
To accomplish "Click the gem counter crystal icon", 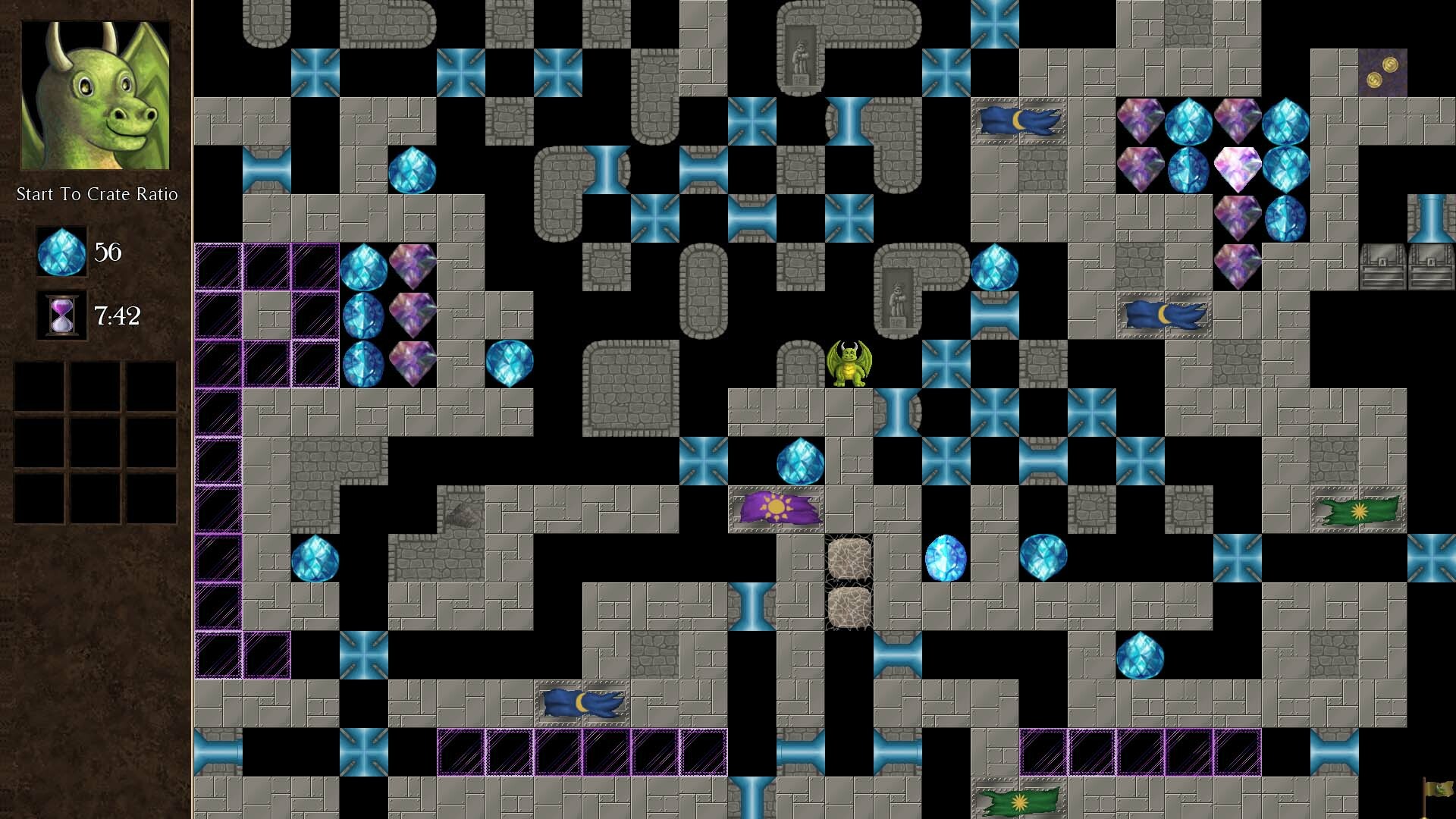I will [62, 253].
